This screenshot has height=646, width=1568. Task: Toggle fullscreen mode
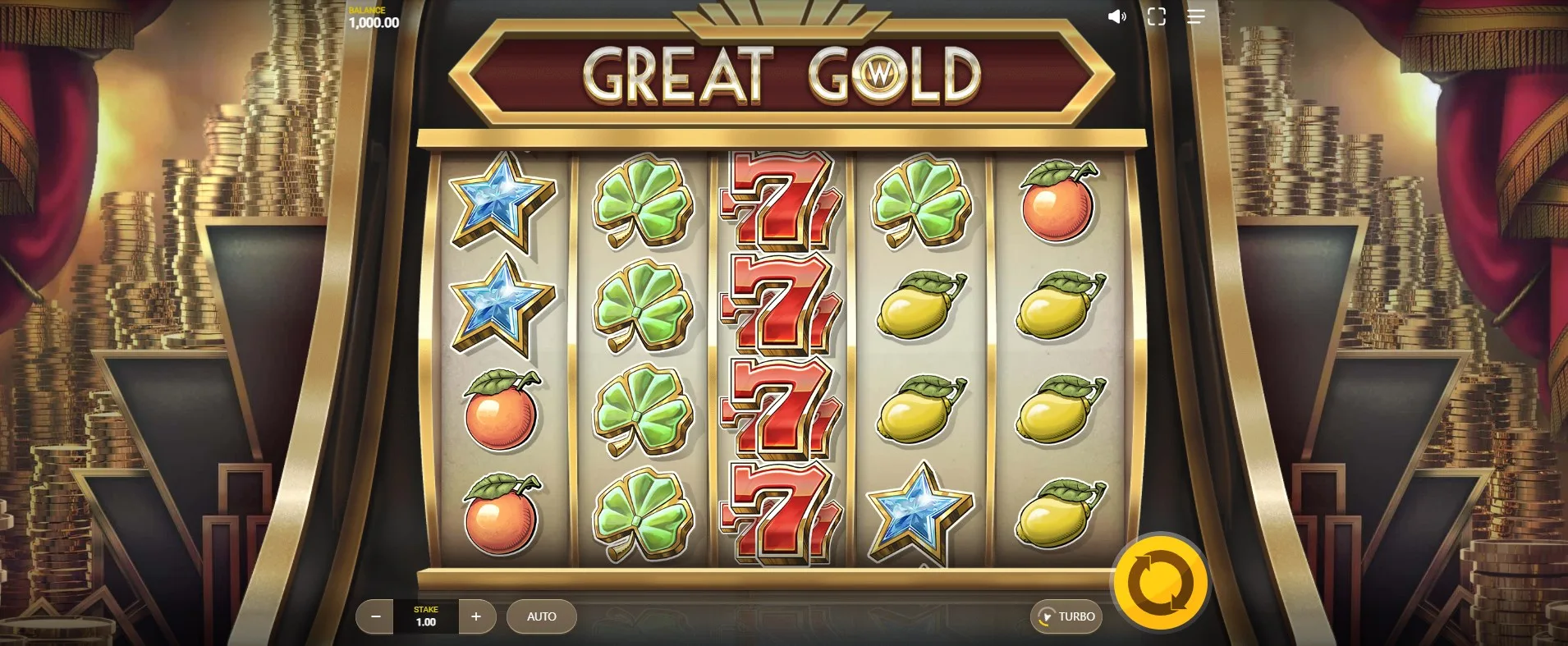click(x=1156, y=16)
